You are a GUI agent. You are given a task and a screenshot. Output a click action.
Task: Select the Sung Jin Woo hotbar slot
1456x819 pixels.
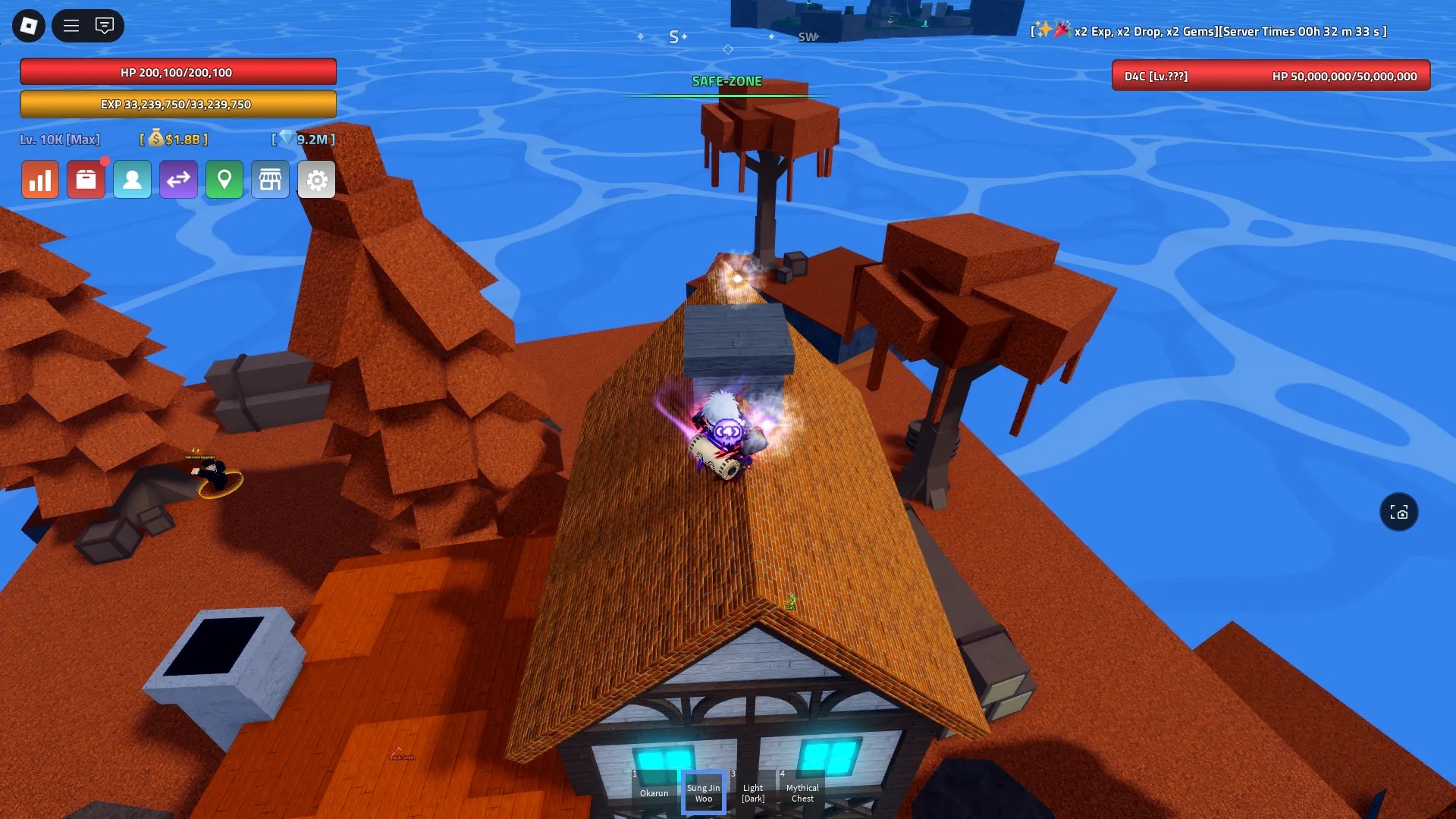[703, 792]
